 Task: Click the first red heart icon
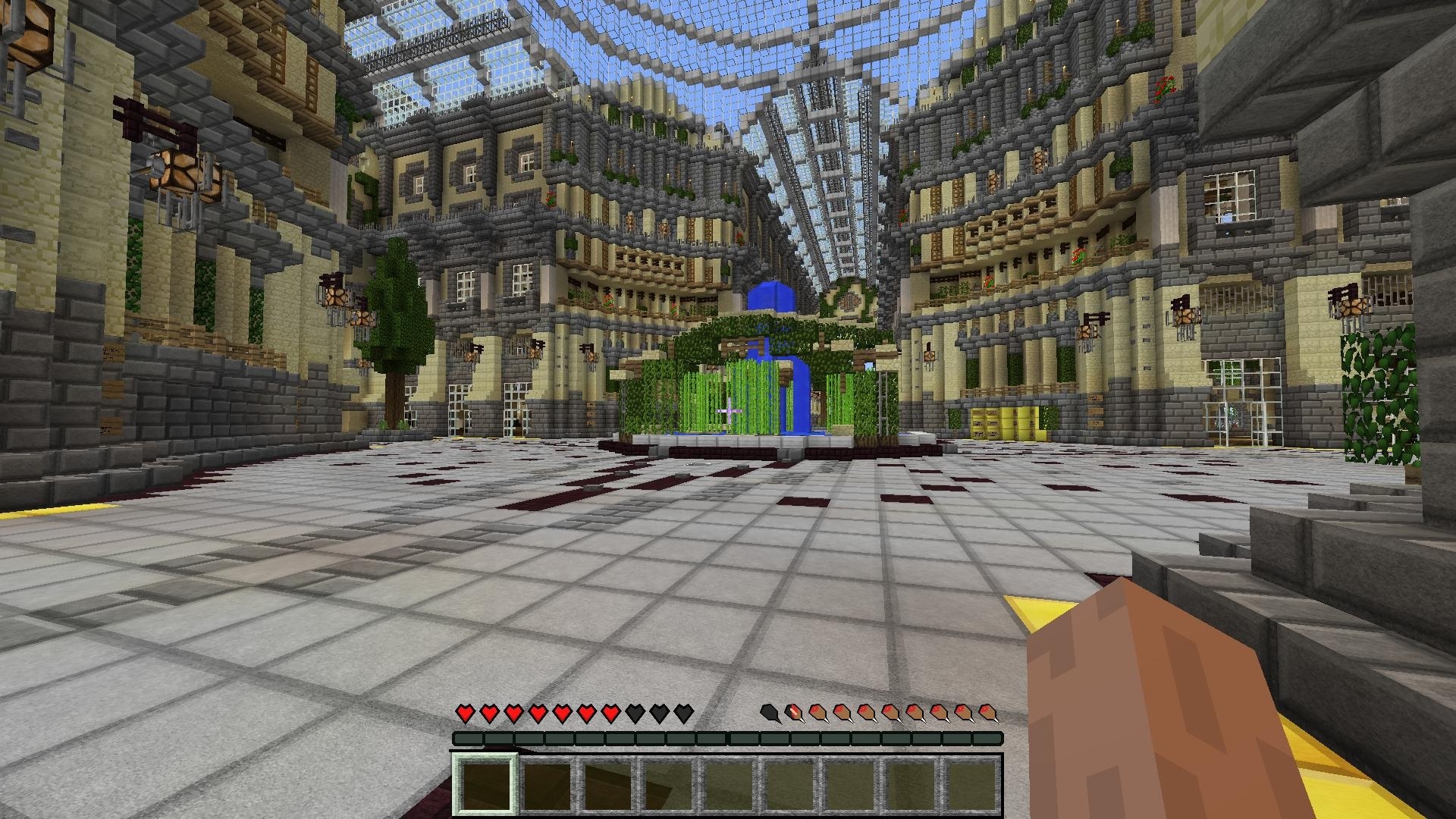(x=464, y=714)
